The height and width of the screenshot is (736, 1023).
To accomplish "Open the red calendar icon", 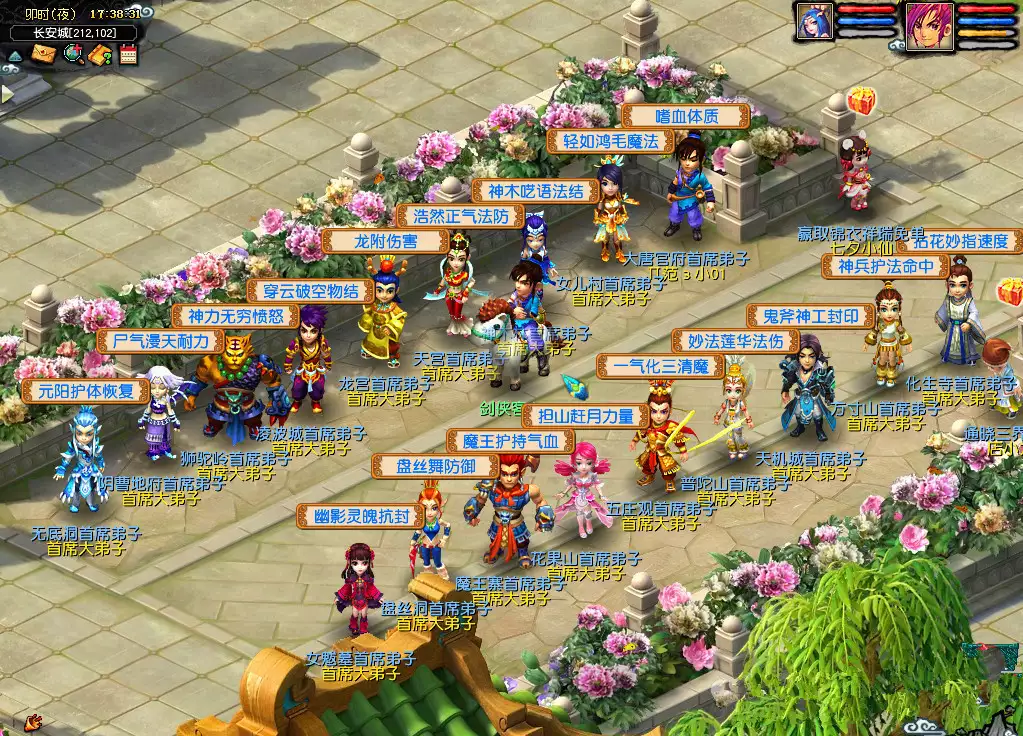I will (128, 54).
